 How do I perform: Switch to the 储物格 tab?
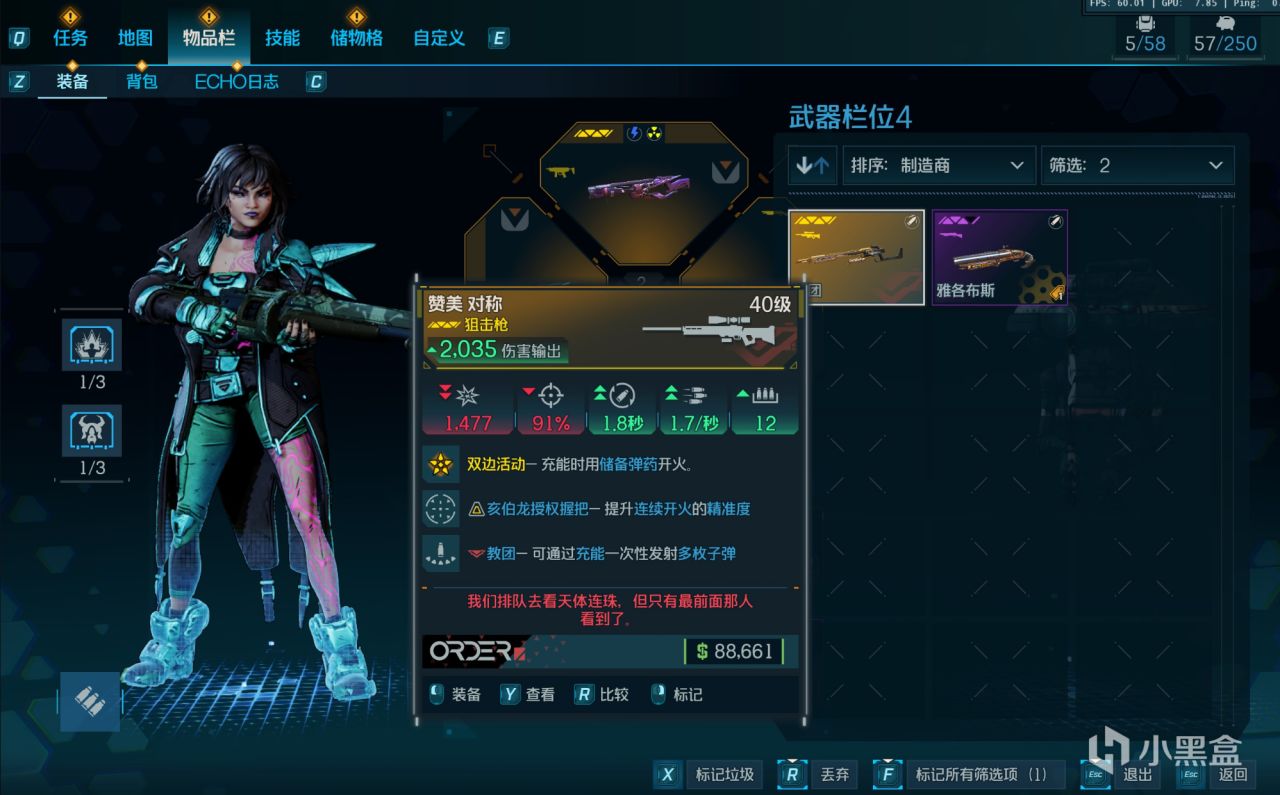pos(356,38)
